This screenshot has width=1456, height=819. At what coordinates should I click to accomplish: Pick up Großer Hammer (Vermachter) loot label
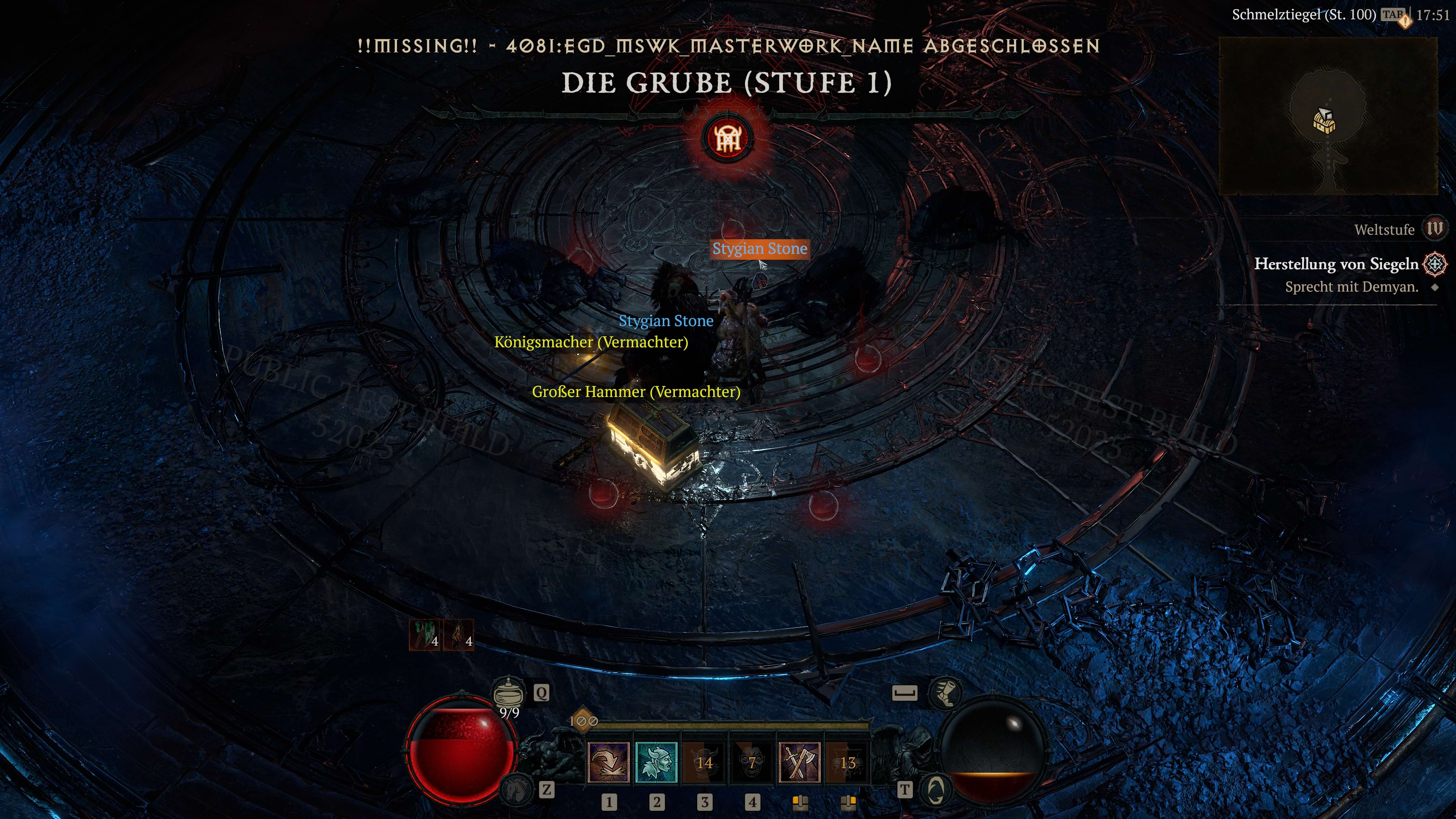[x=636, y=392]
